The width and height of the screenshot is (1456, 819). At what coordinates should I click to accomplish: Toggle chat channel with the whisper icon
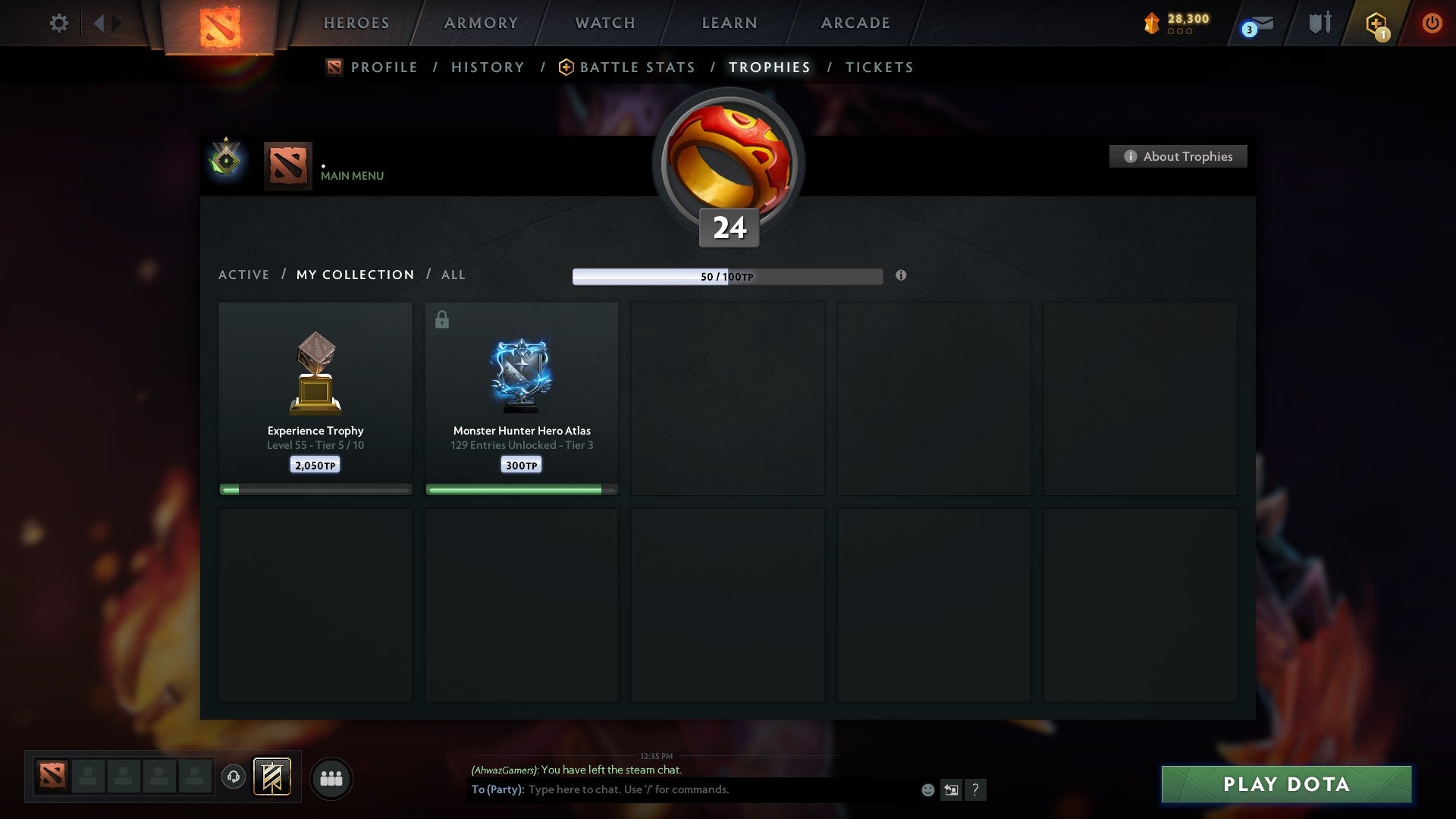tap(952, 789)
